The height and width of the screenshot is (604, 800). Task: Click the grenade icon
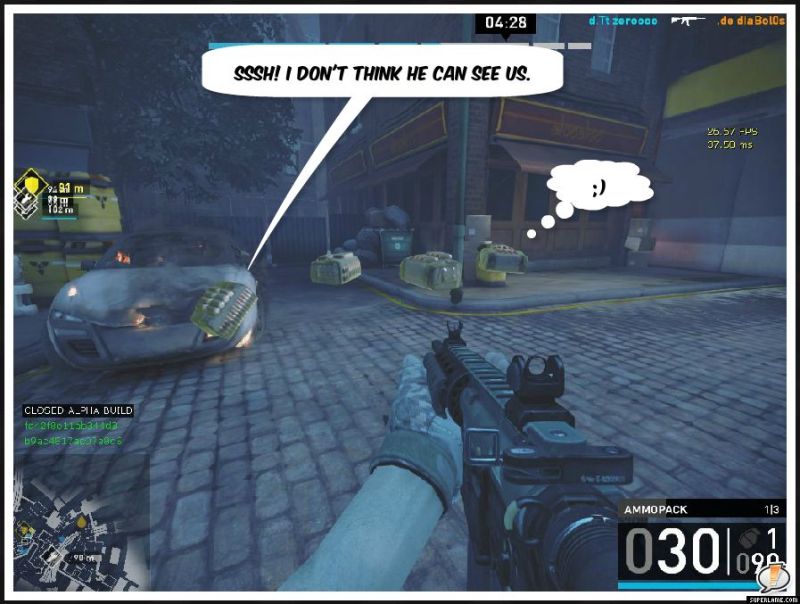point(747,538)
